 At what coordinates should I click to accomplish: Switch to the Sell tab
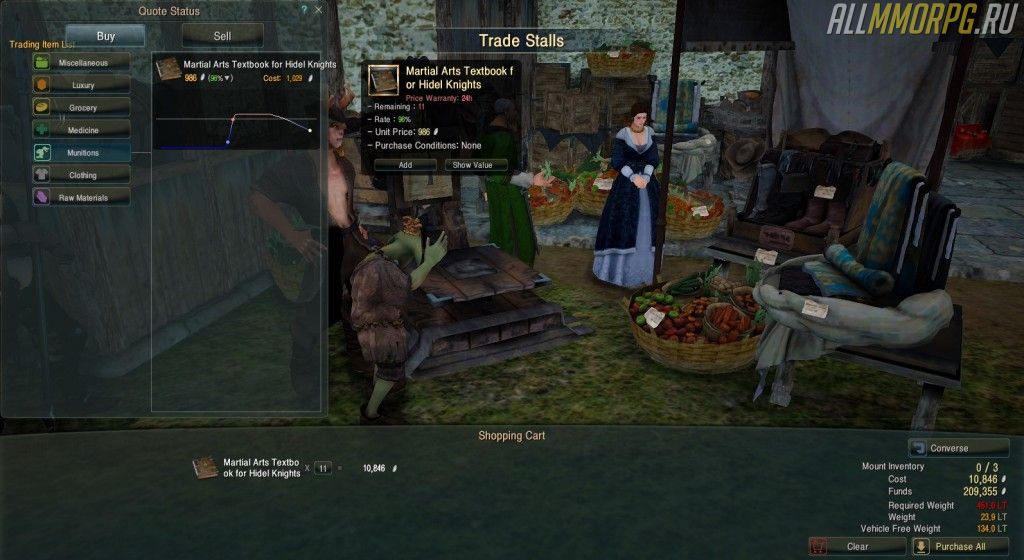[x=222, y=36]
